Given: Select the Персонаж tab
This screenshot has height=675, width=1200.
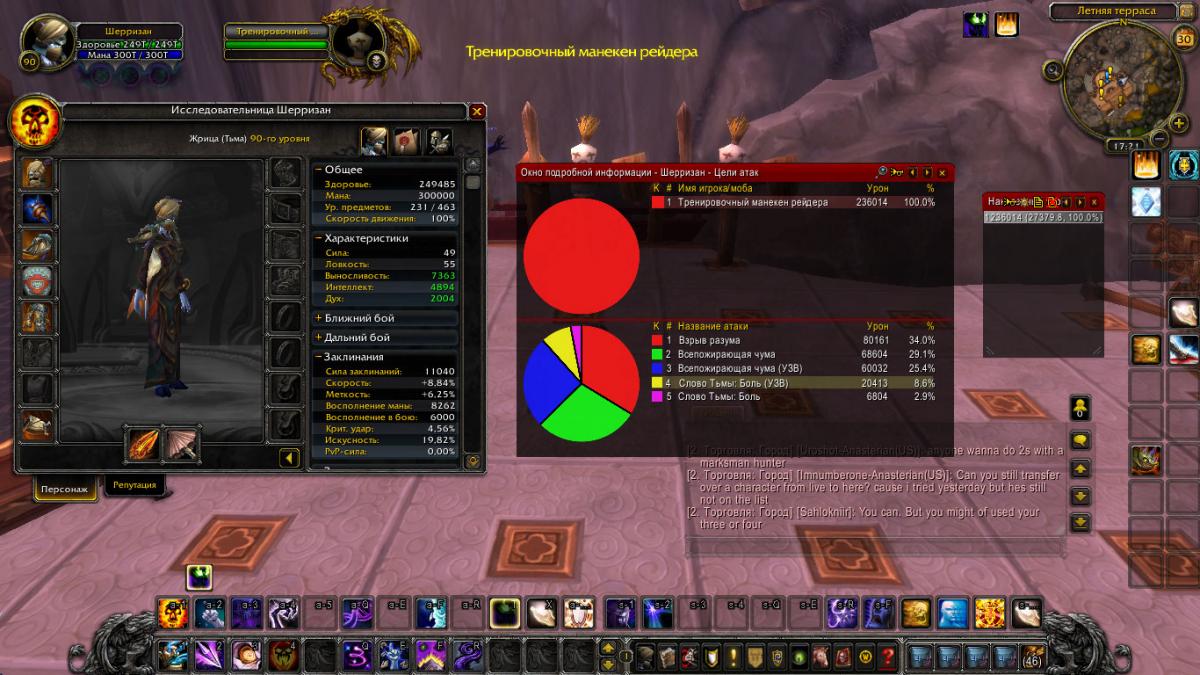Looking at the screenshot, I should click(x=65, y=490).
